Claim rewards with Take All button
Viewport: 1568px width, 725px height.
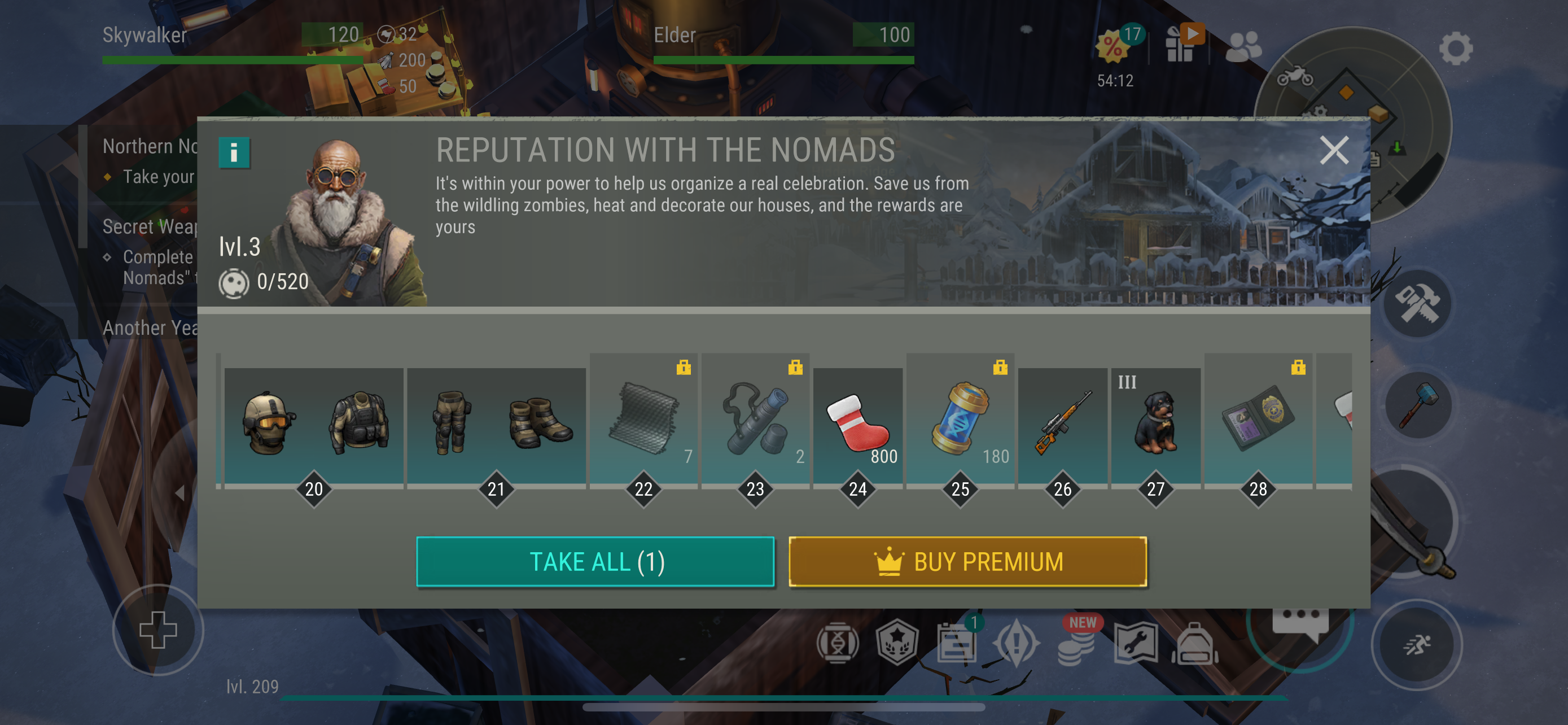[595, 561]
